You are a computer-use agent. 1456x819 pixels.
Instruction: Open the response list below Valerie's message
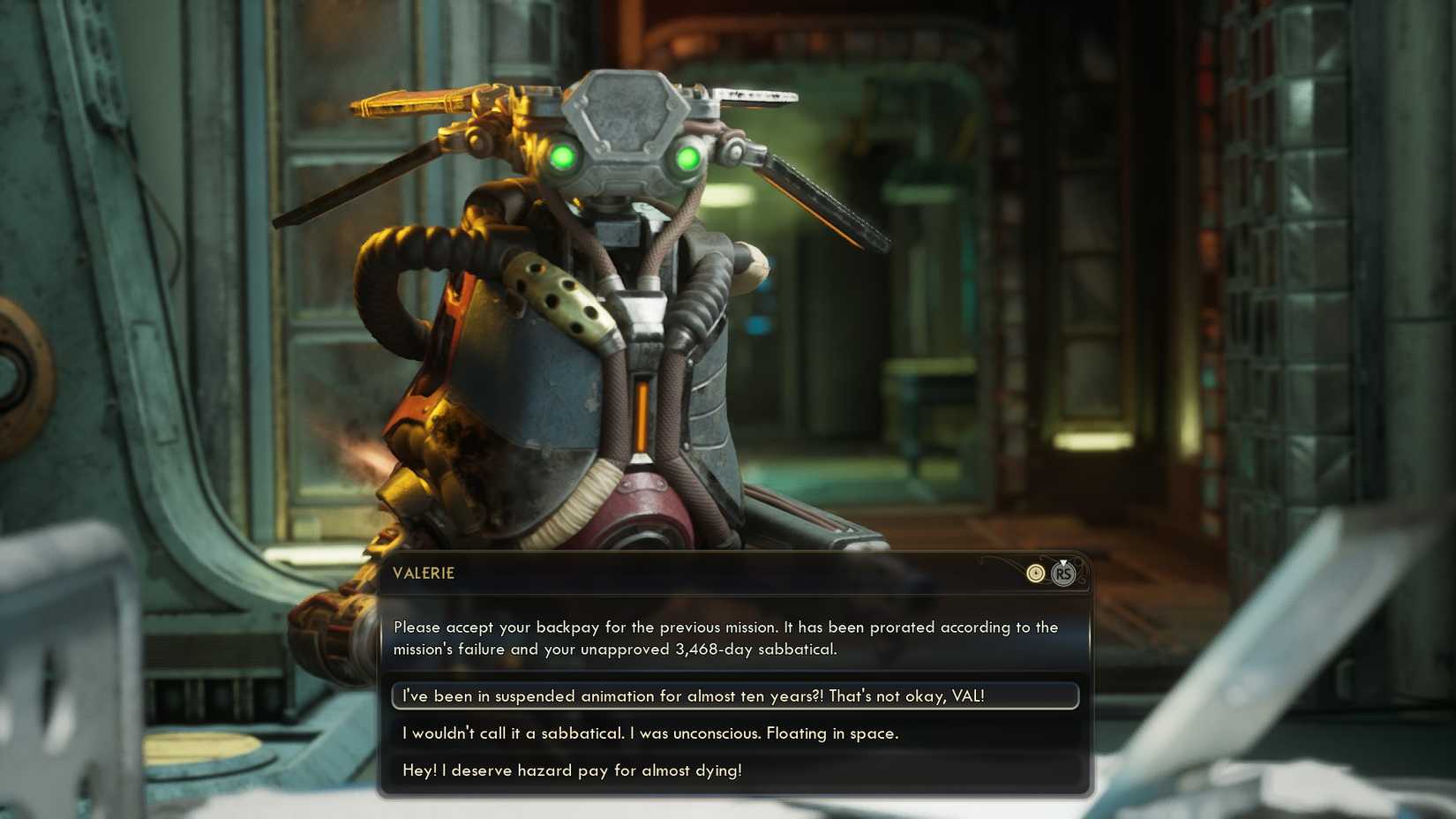pos(734,733)
